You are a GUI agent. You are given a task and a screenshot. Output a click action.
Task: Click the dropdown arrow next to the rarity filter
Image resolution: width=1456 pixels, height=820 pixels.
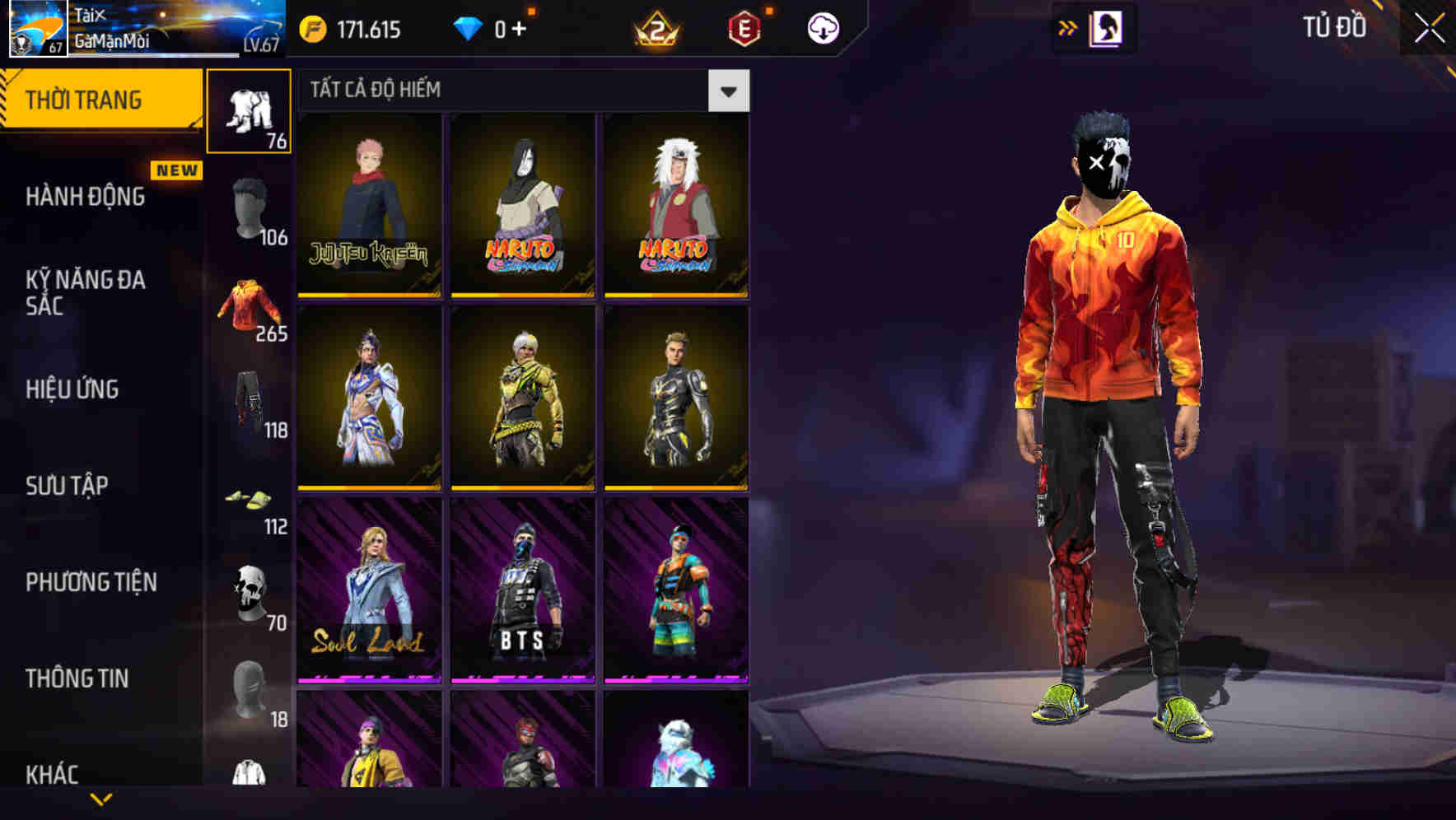pyautogui.click(x=728, y=91)
